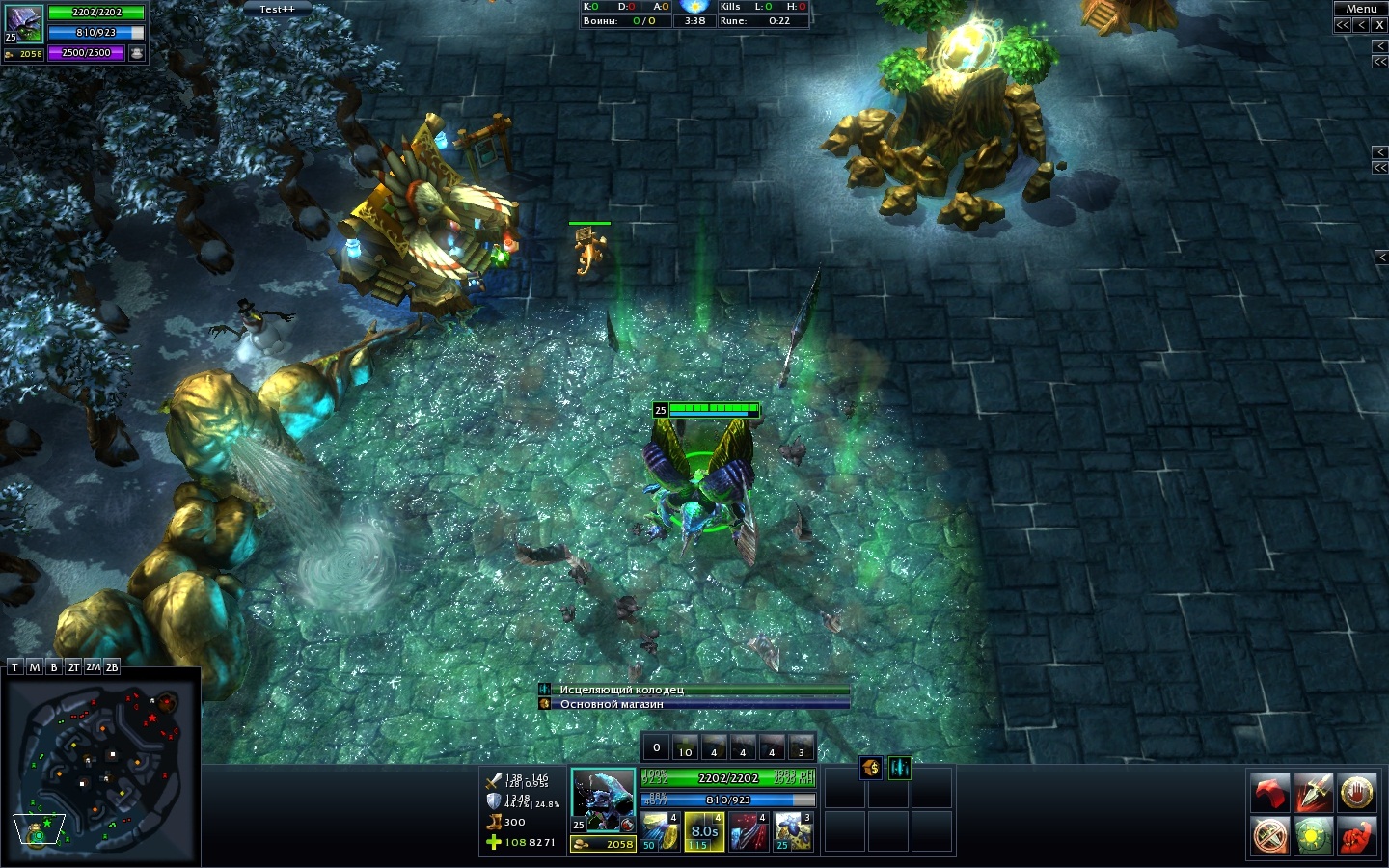Select the T button above the minimap
This screenshot has height=868, width=1389.
(14, 667)
